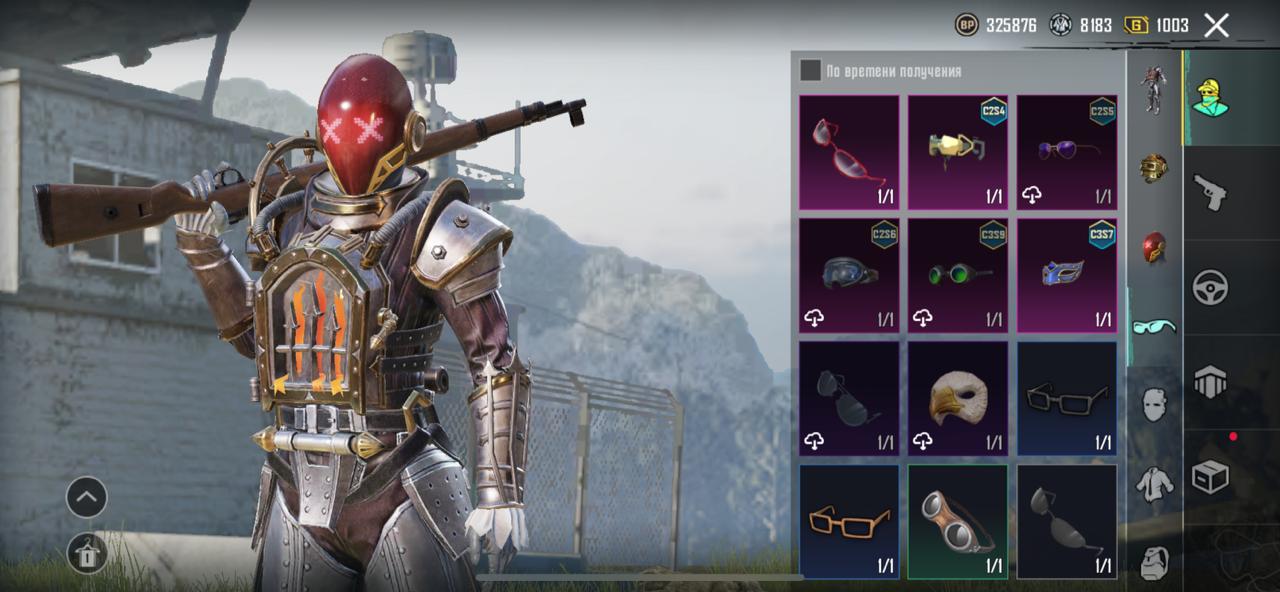Open the box category with red dot
The width and height of the screenshot is (1280, 592).
[1210, 477]
